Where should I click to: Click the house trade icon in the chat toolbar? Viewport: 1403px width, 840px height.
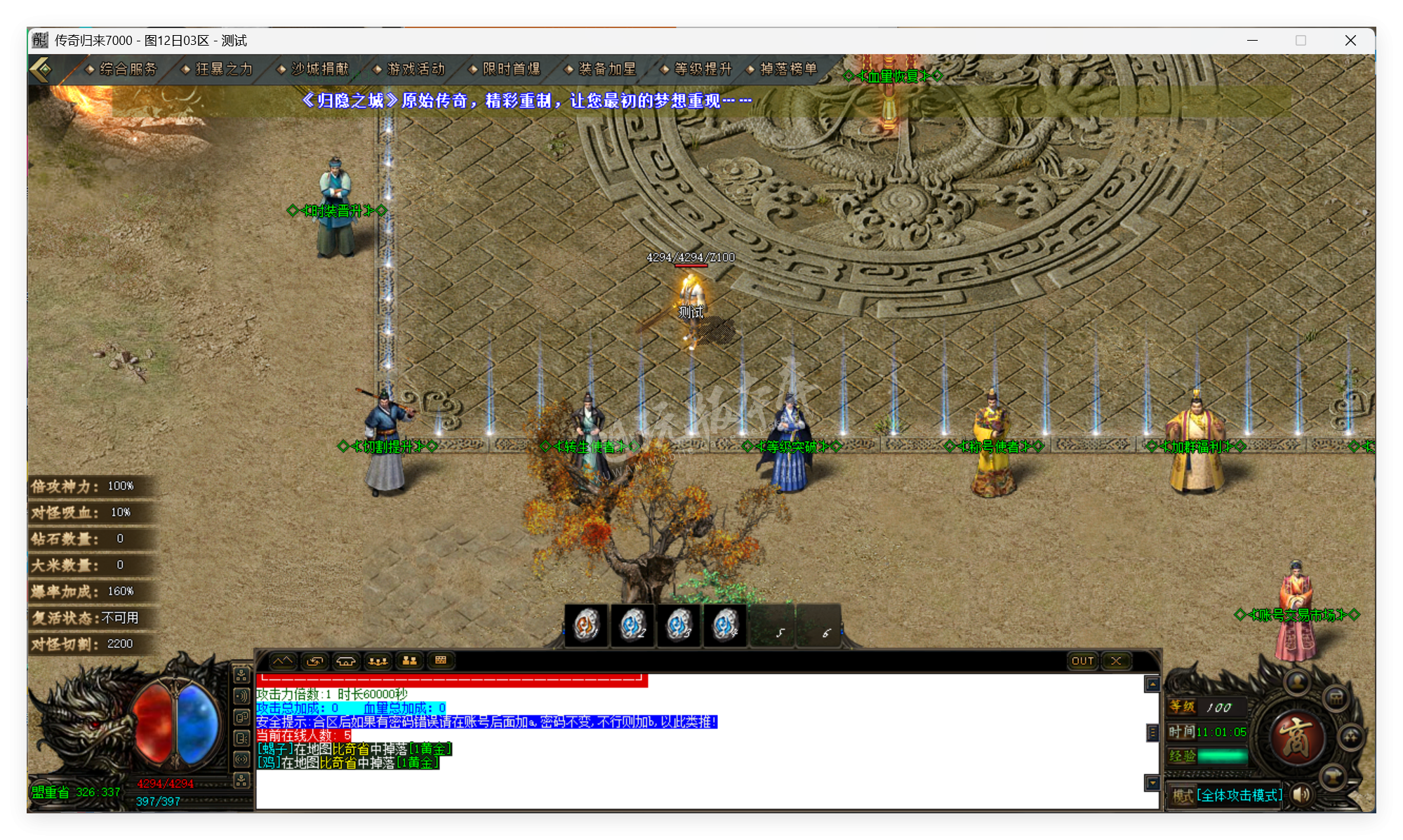coord(346,660)
